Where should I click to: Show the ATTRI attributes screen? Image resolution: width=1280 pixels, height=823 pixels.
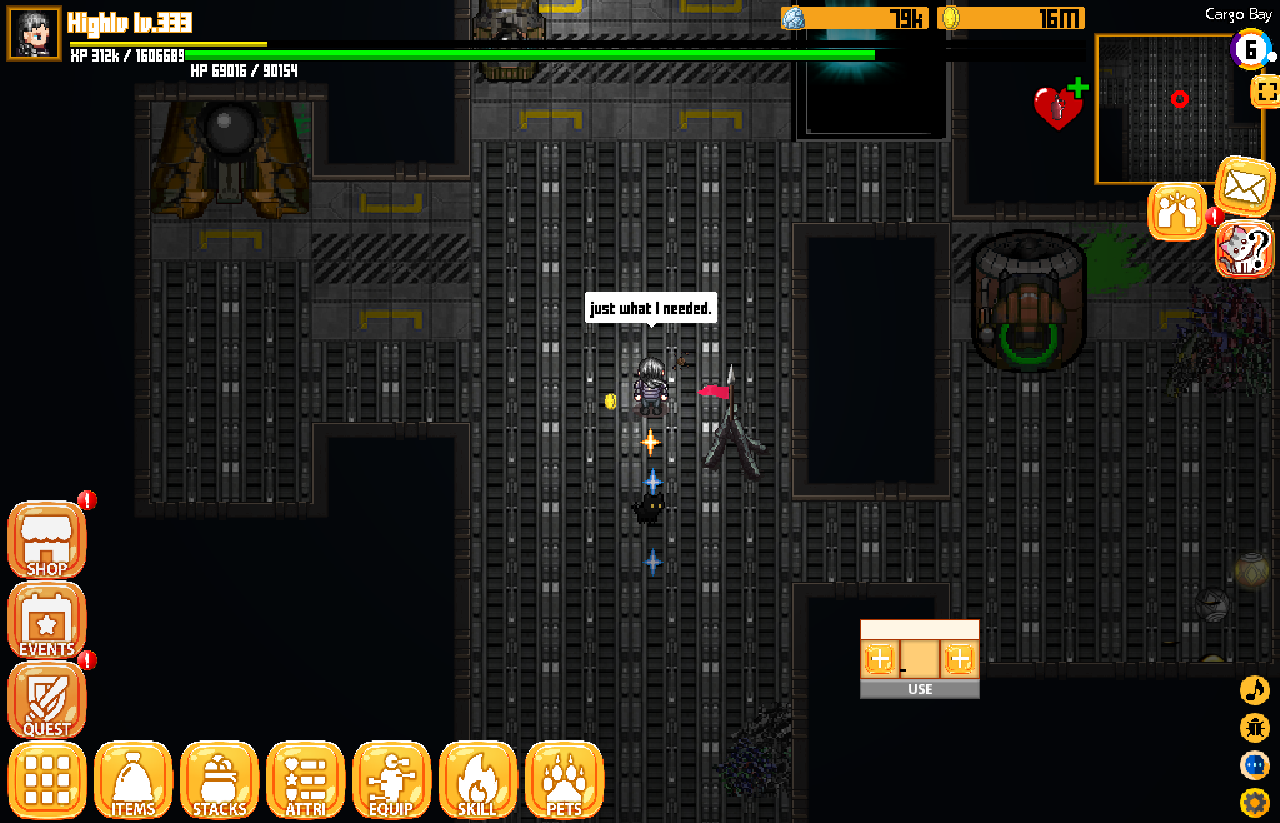pyautogui.click(x=306, y=781)
